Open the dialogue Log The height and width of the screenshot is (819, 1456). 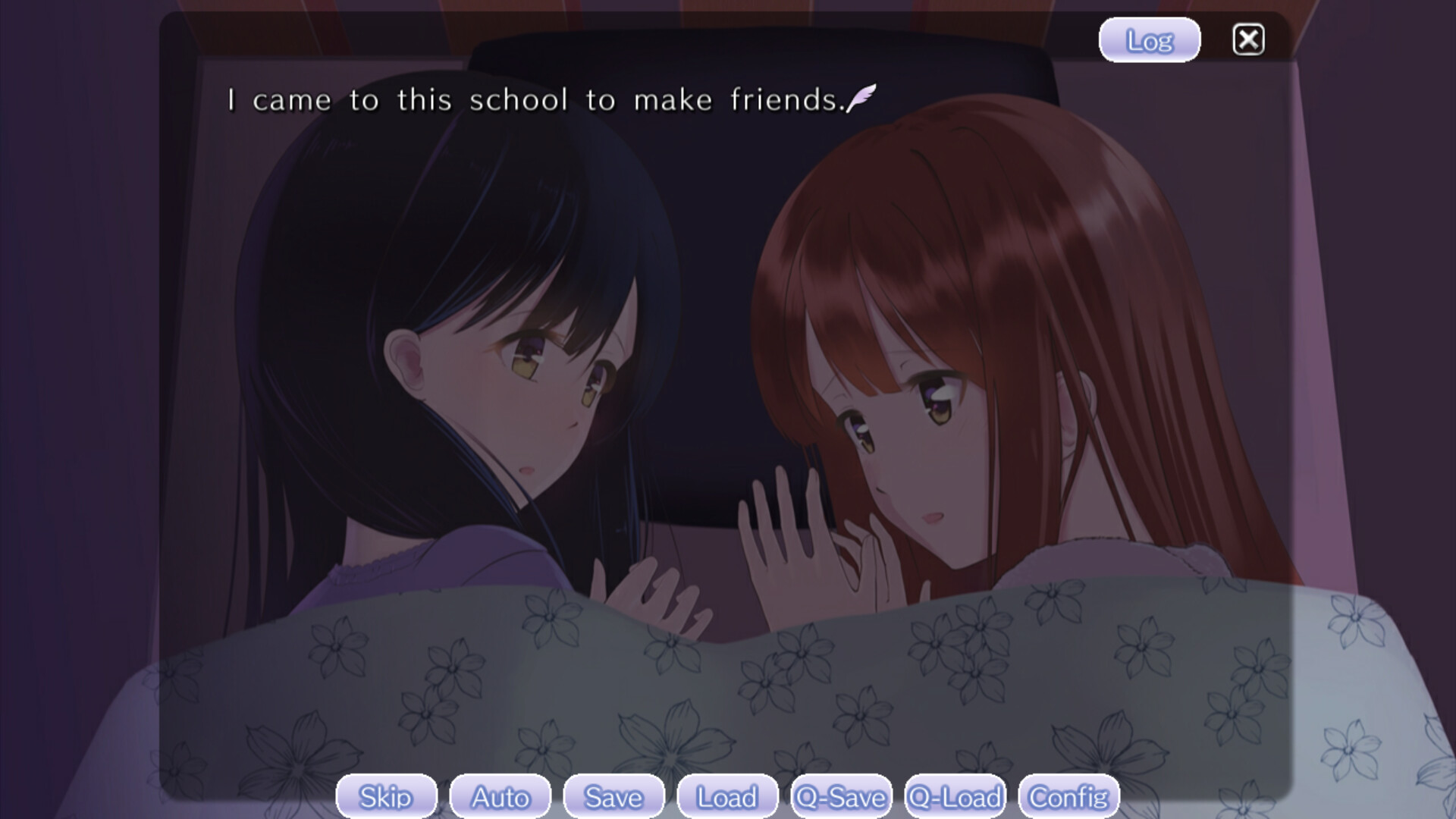click(x=1149, y=40)
